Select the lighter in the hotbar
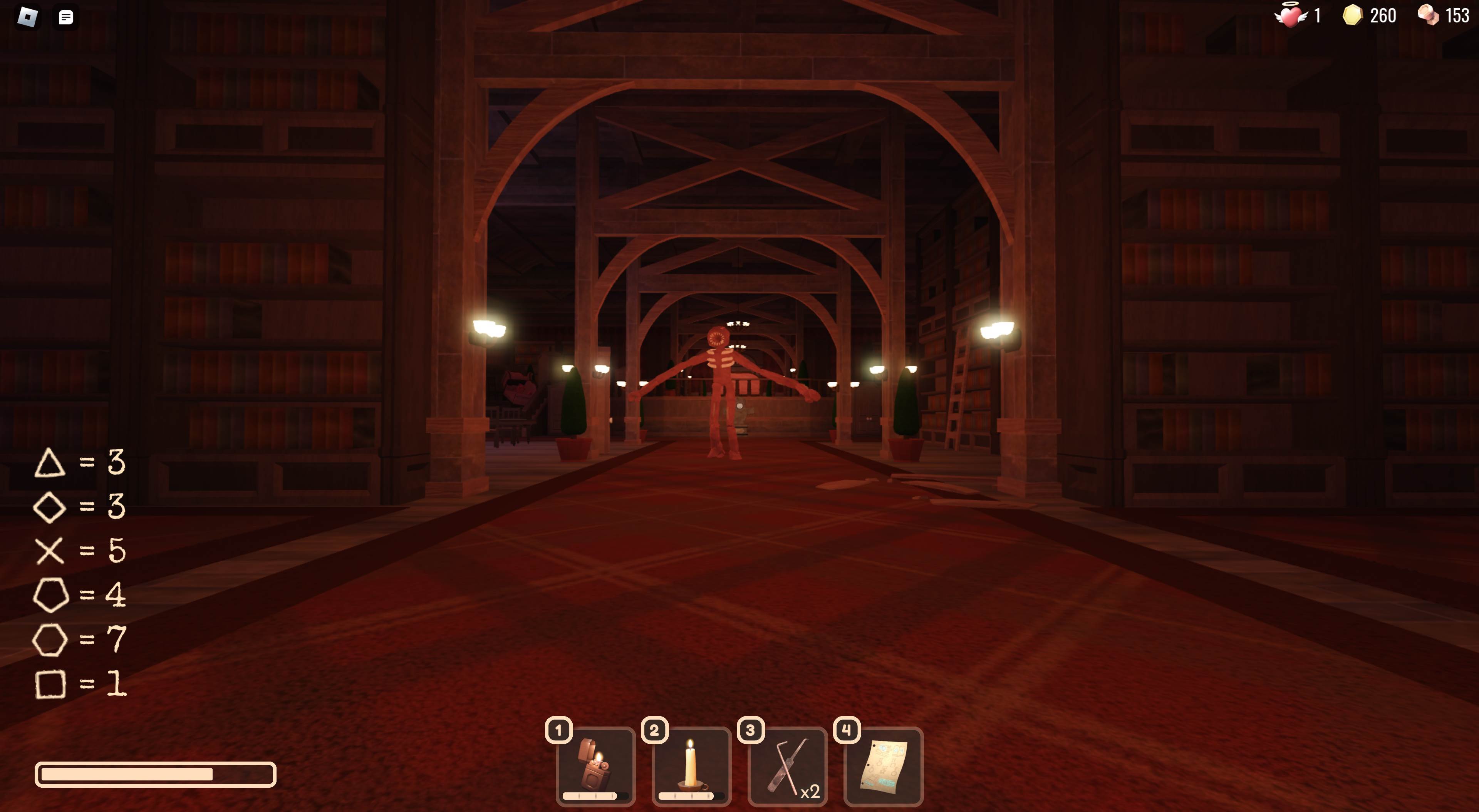The width and height of the screenshot is (1479, 812). (595, 767)
